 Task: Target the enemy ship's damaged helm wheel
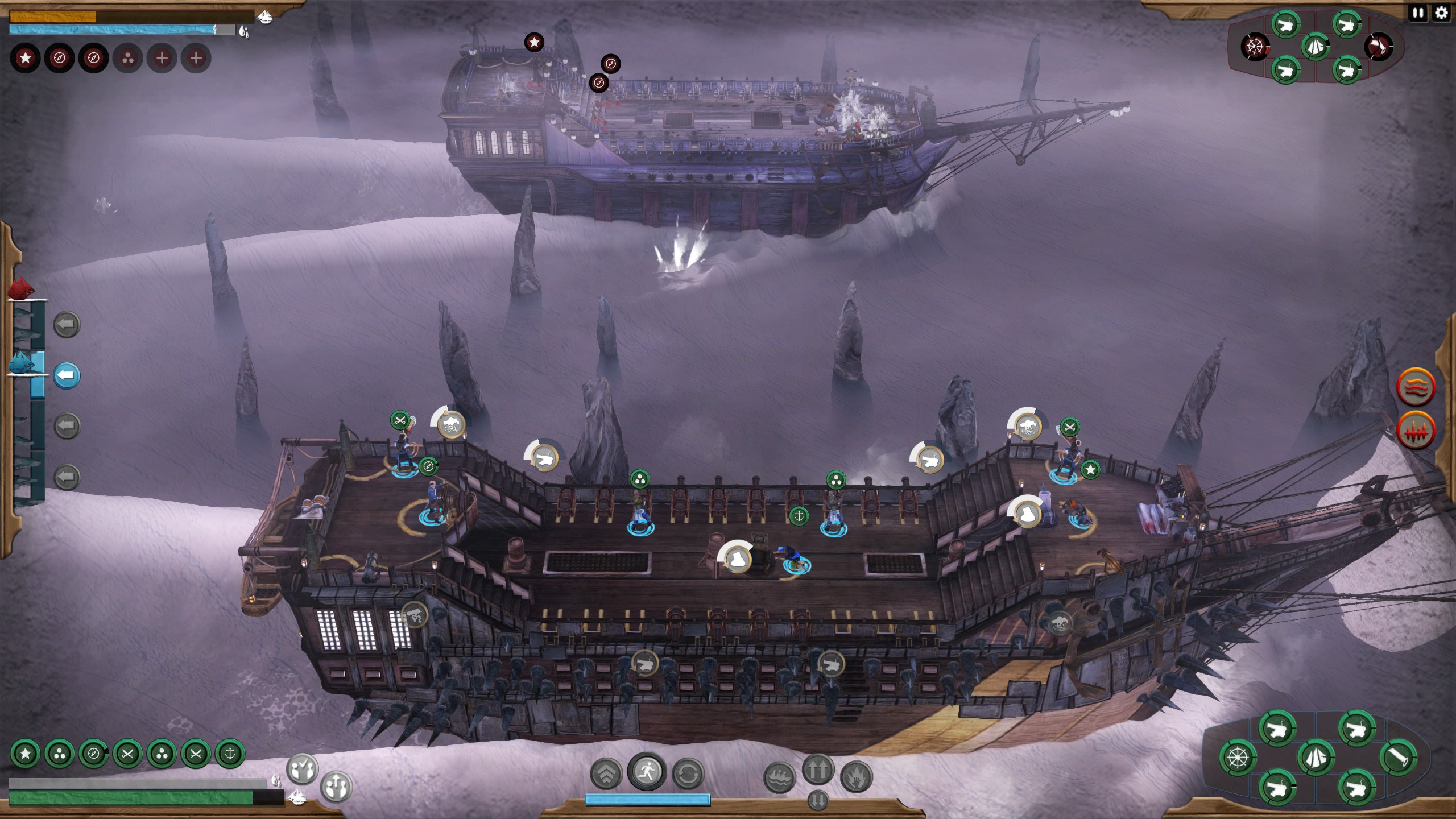(1255, 47)
